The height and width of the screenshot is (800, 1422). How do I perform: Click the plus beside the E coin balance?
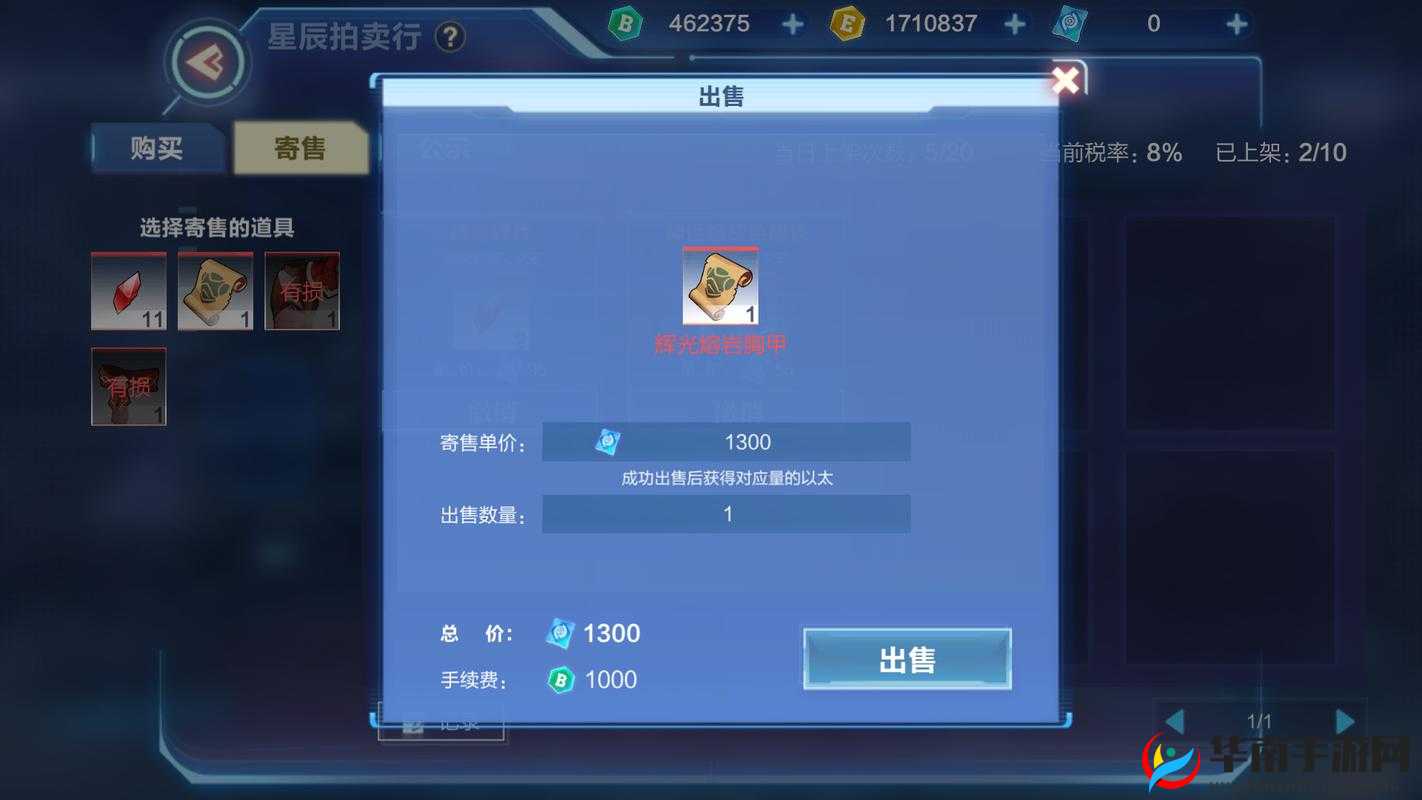coord(1014,23)
